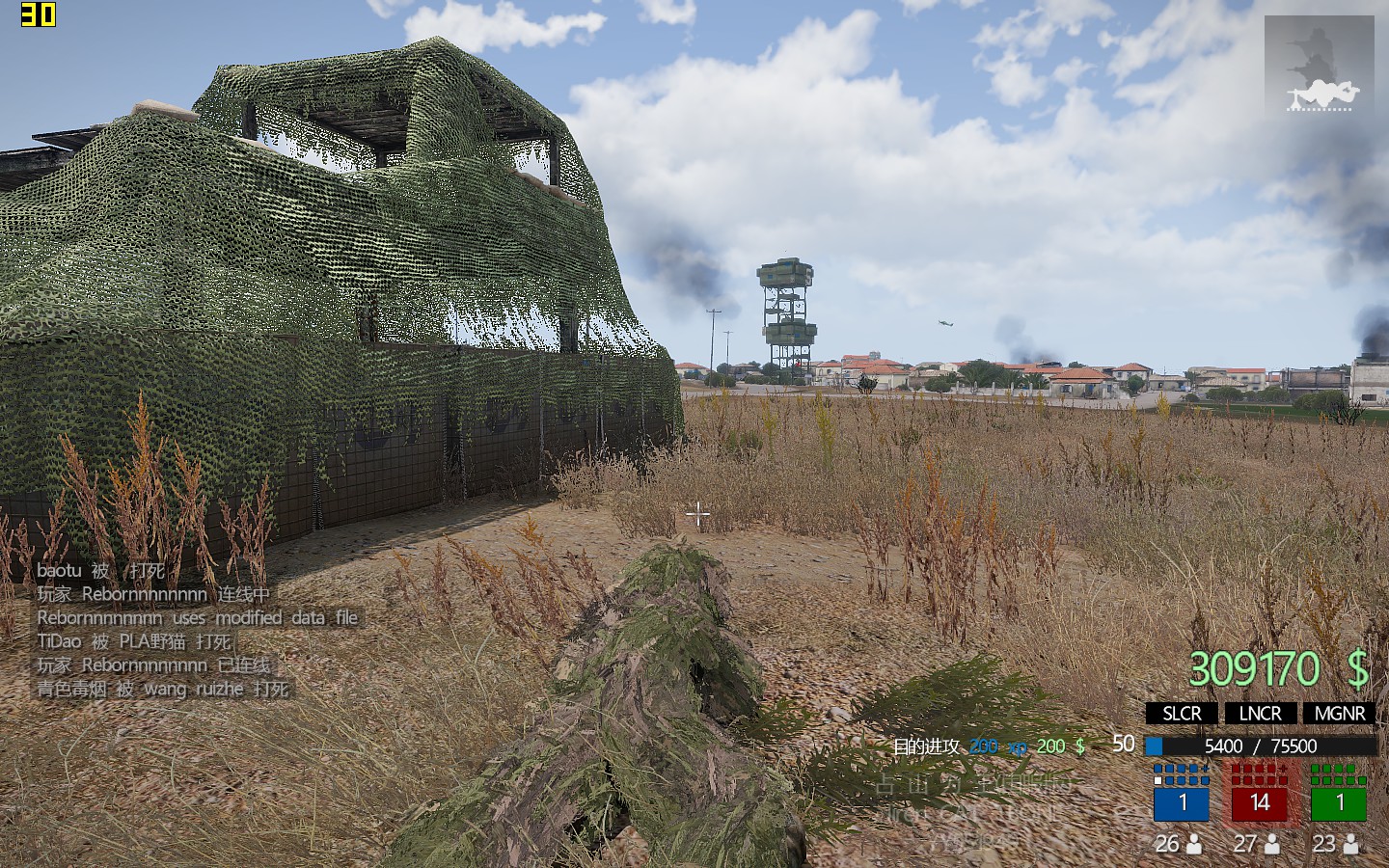This screenshot has height=868, width=1389.
Task: Select the LNCR perk label
Action: [x=1260, y=714]
